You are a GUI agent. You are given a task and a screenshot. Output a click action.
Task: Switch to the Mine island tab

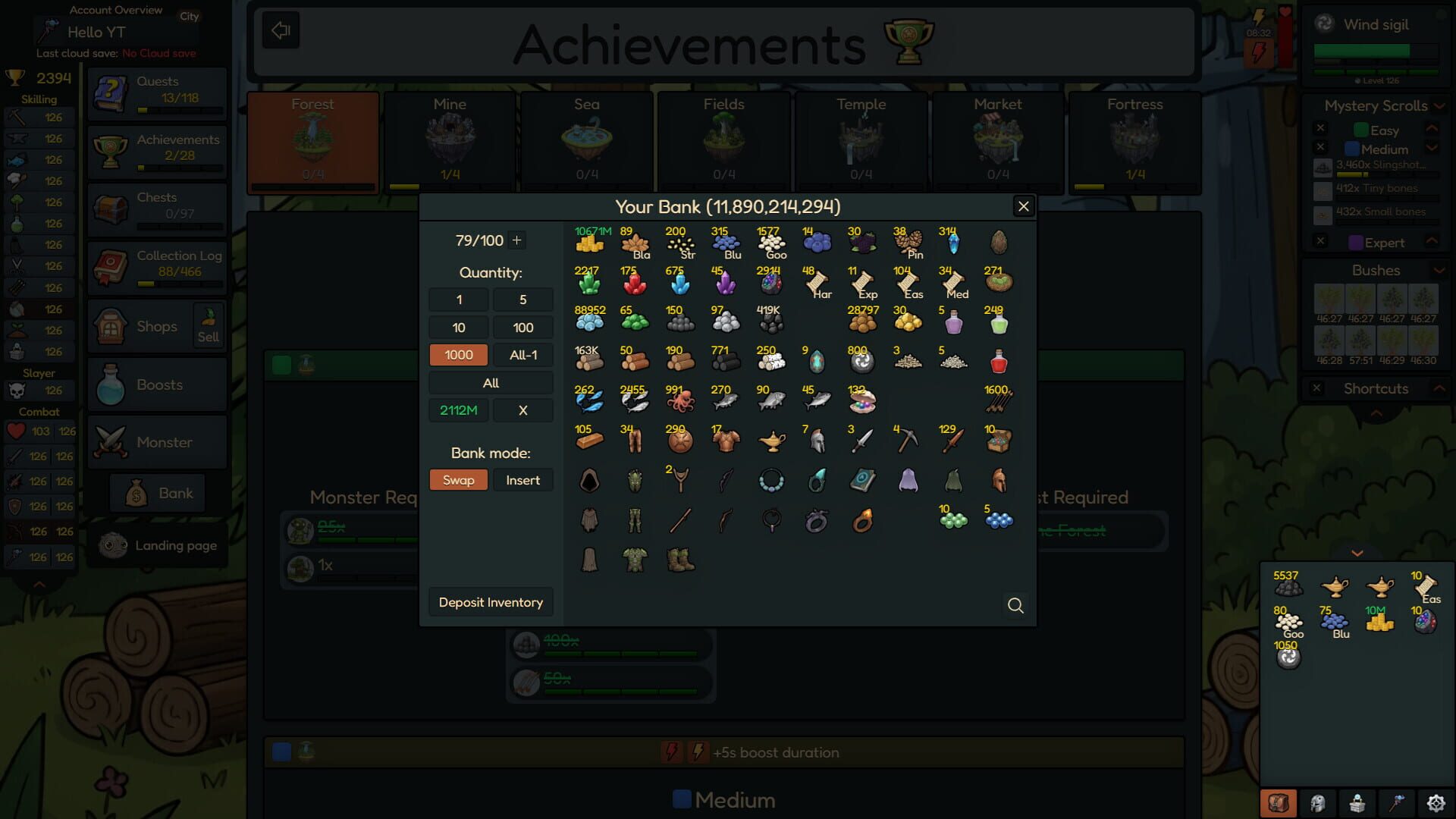coord(449,140)
